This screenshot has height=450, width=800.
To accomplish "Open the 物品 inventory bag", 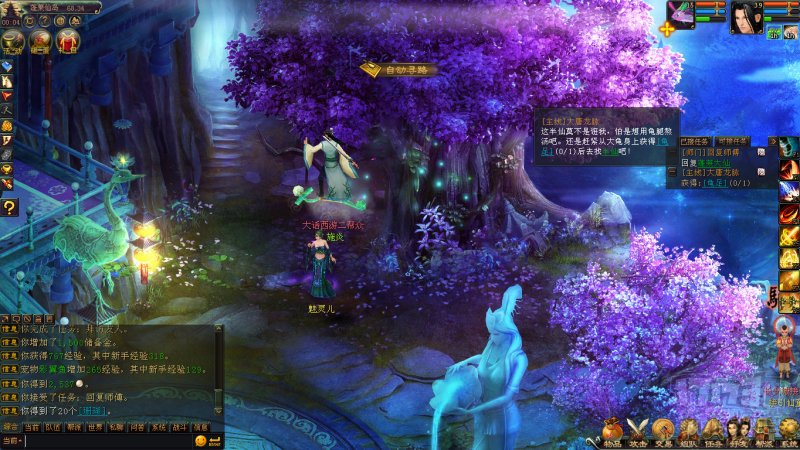I will point(612,433).
